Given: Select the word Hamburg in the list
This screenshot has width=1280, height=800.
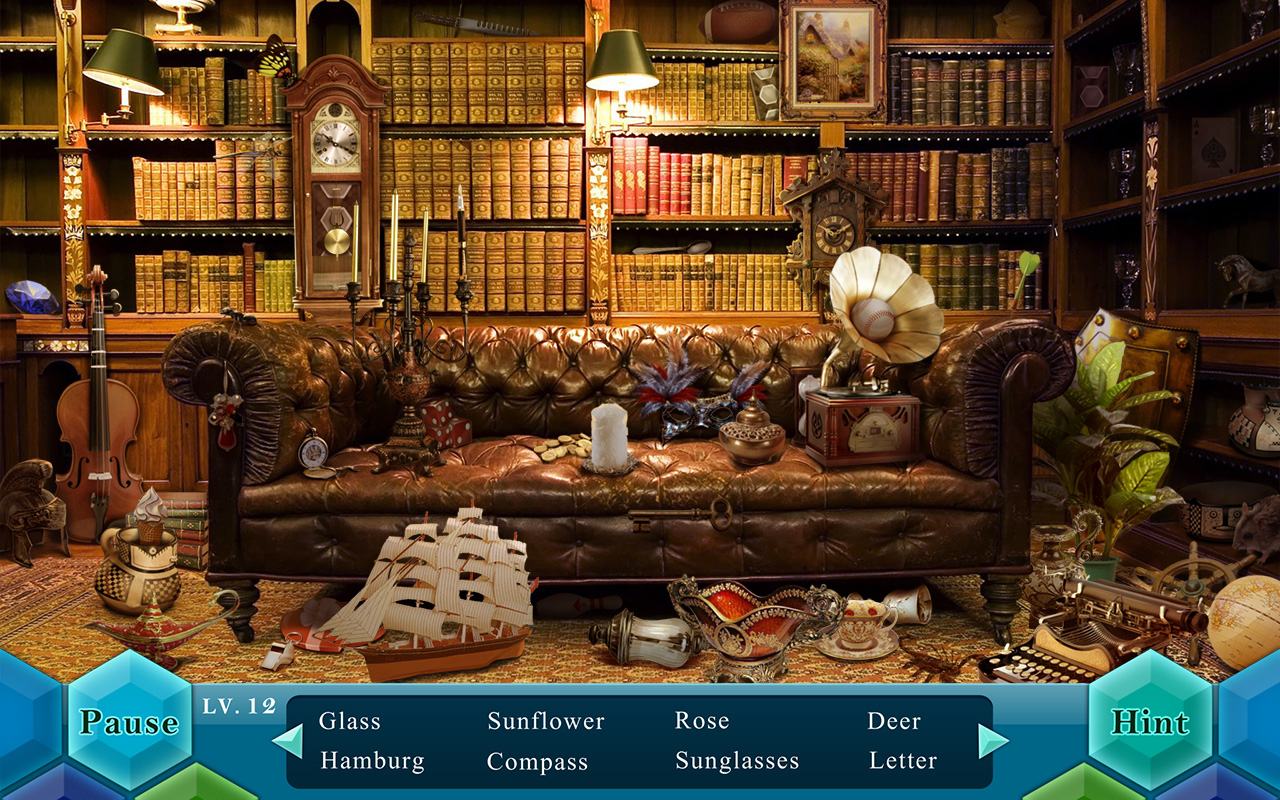Looking at the screenshot, I should click(370, 762).
